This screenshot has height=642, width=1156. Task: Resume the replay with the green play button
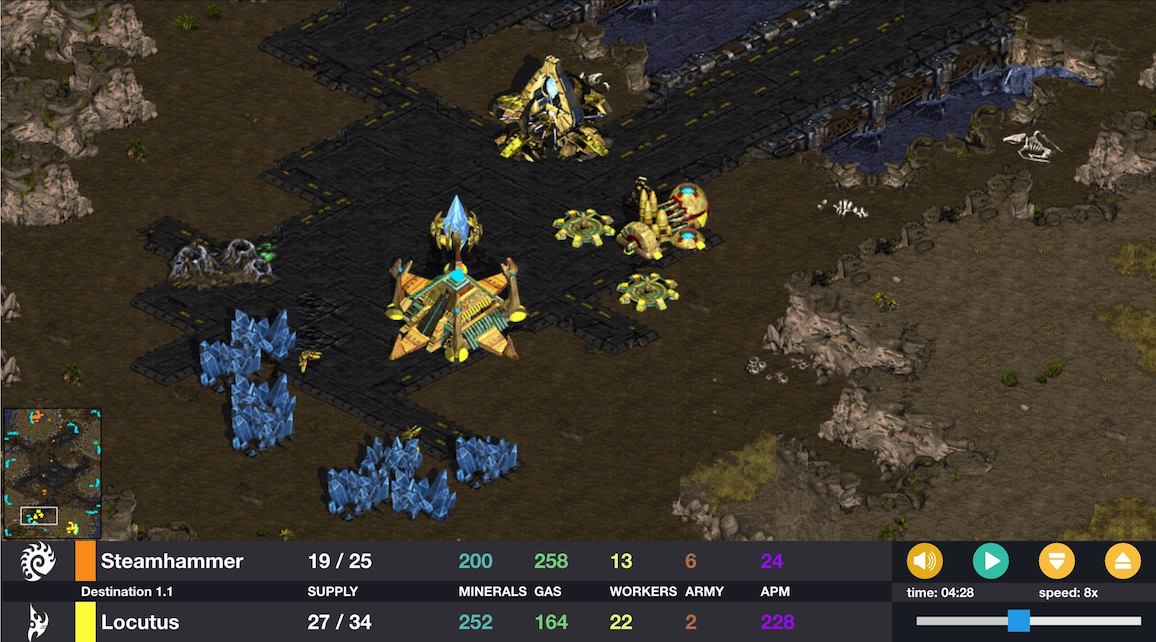(990, 561)
